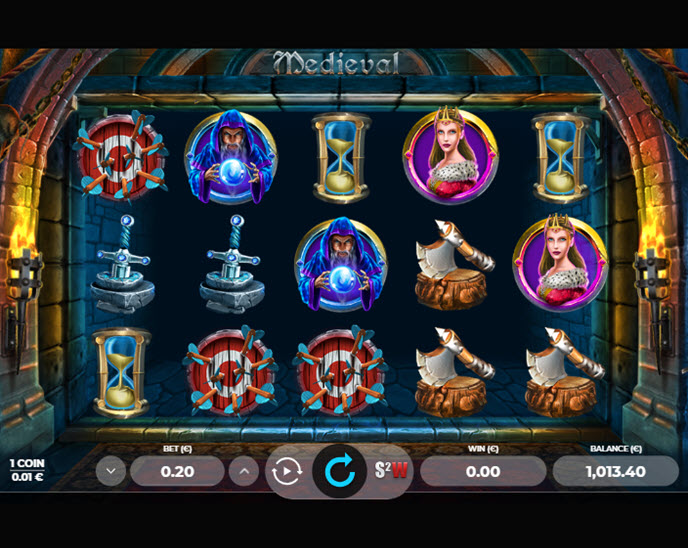Increase the bet amount

(243, 471)
